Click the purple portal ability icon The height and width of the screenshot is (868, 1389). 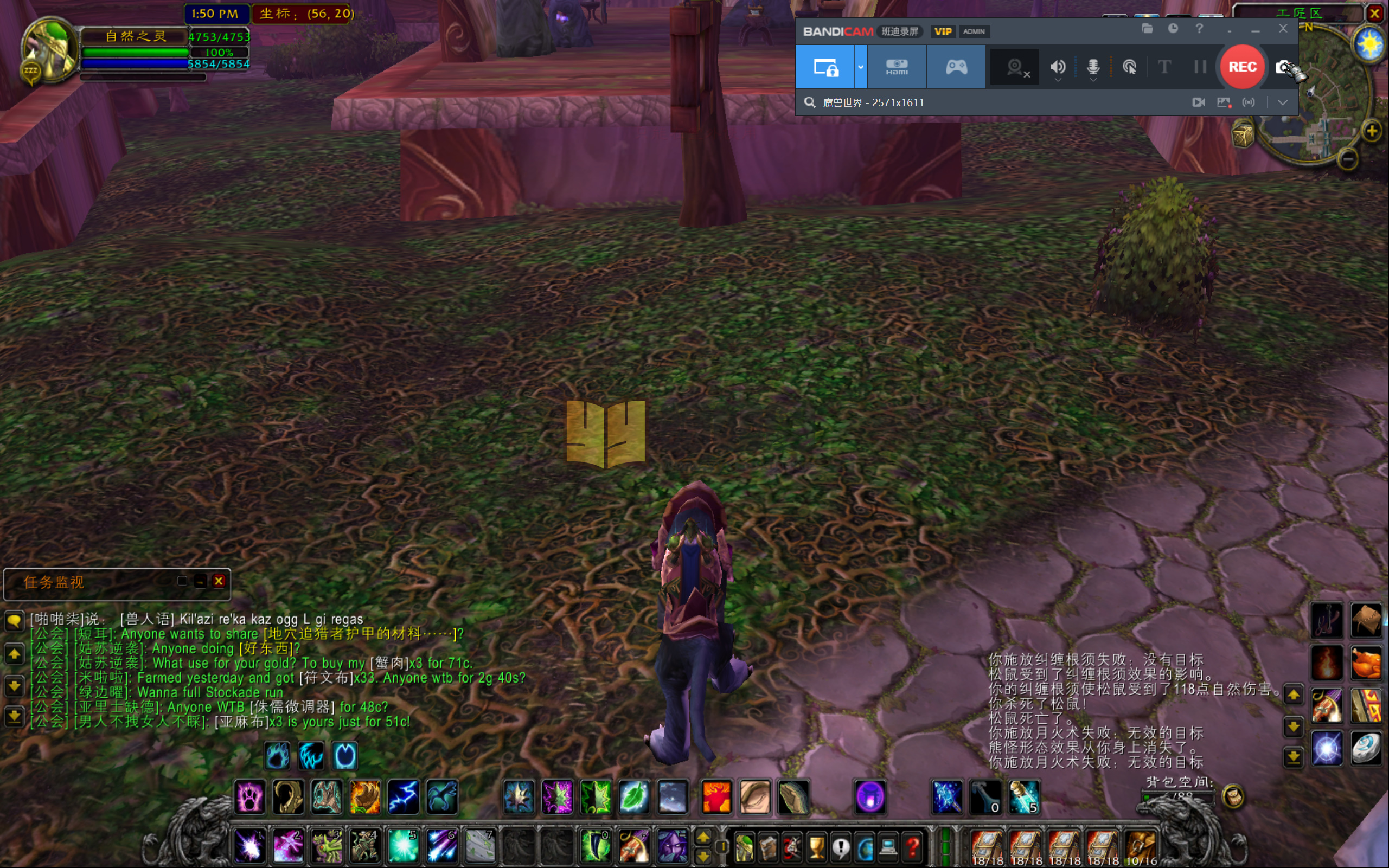(x=870, y=797)
